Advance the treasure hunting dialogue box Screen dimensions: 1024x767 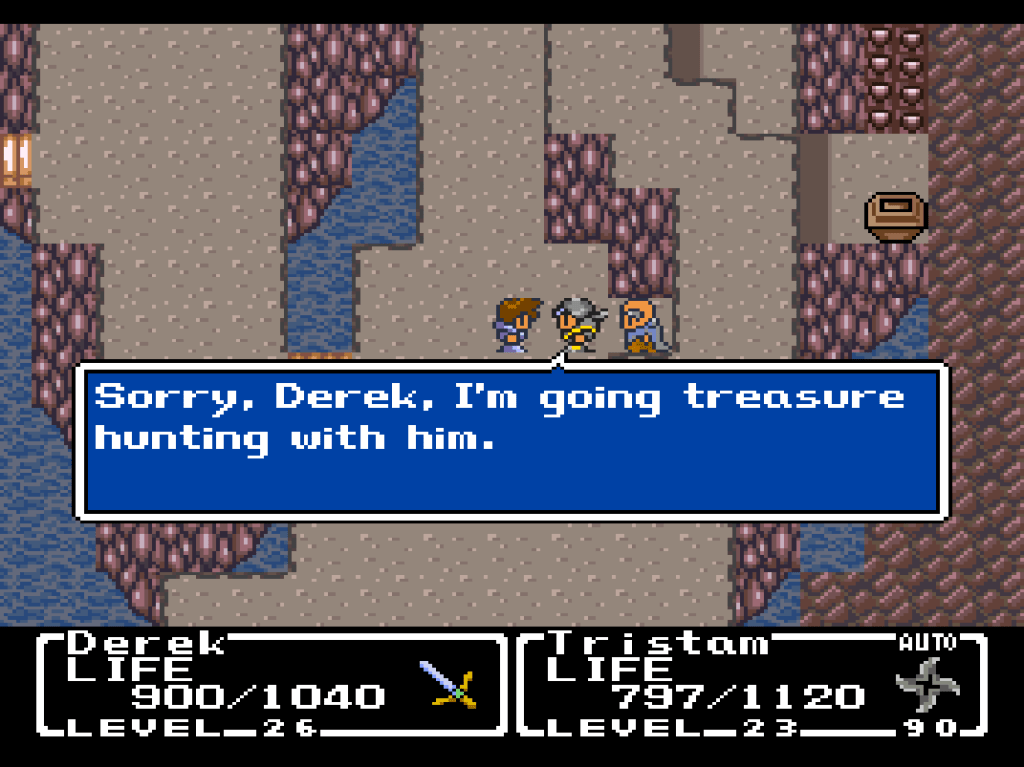511,438
